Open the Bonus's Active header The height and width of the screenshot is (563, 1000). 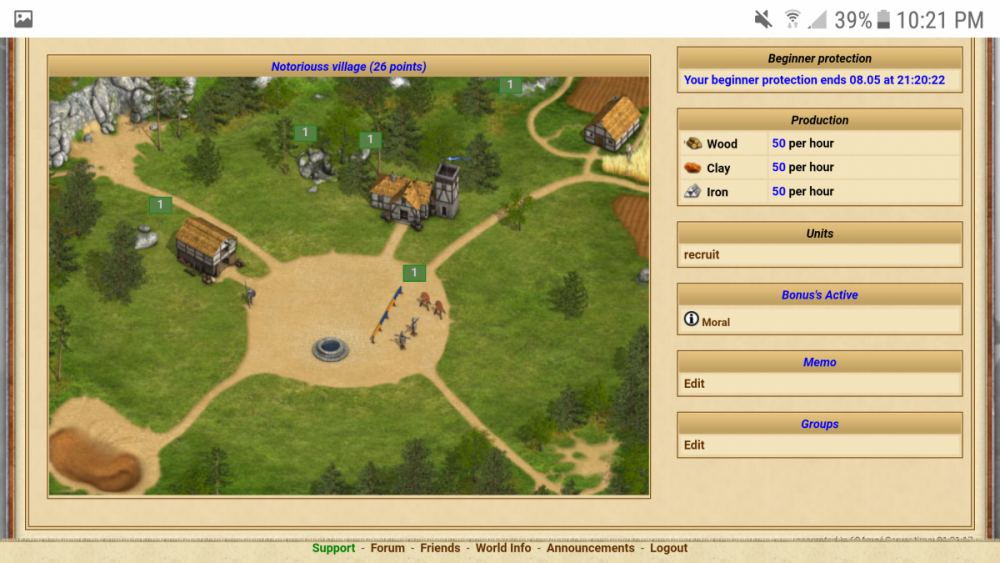pos(819,296)
